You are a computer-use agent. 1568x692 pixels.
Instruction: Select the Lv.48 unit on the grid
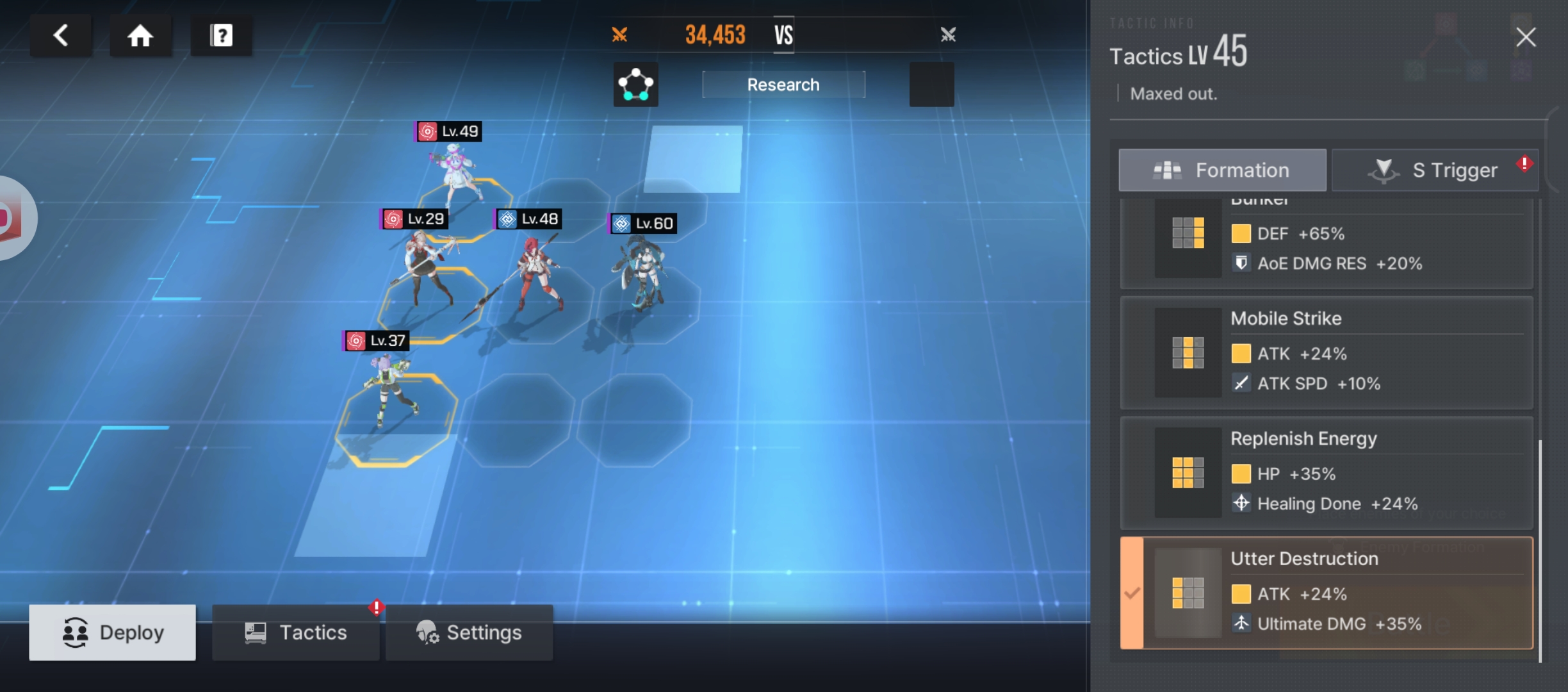pos(537,272)
